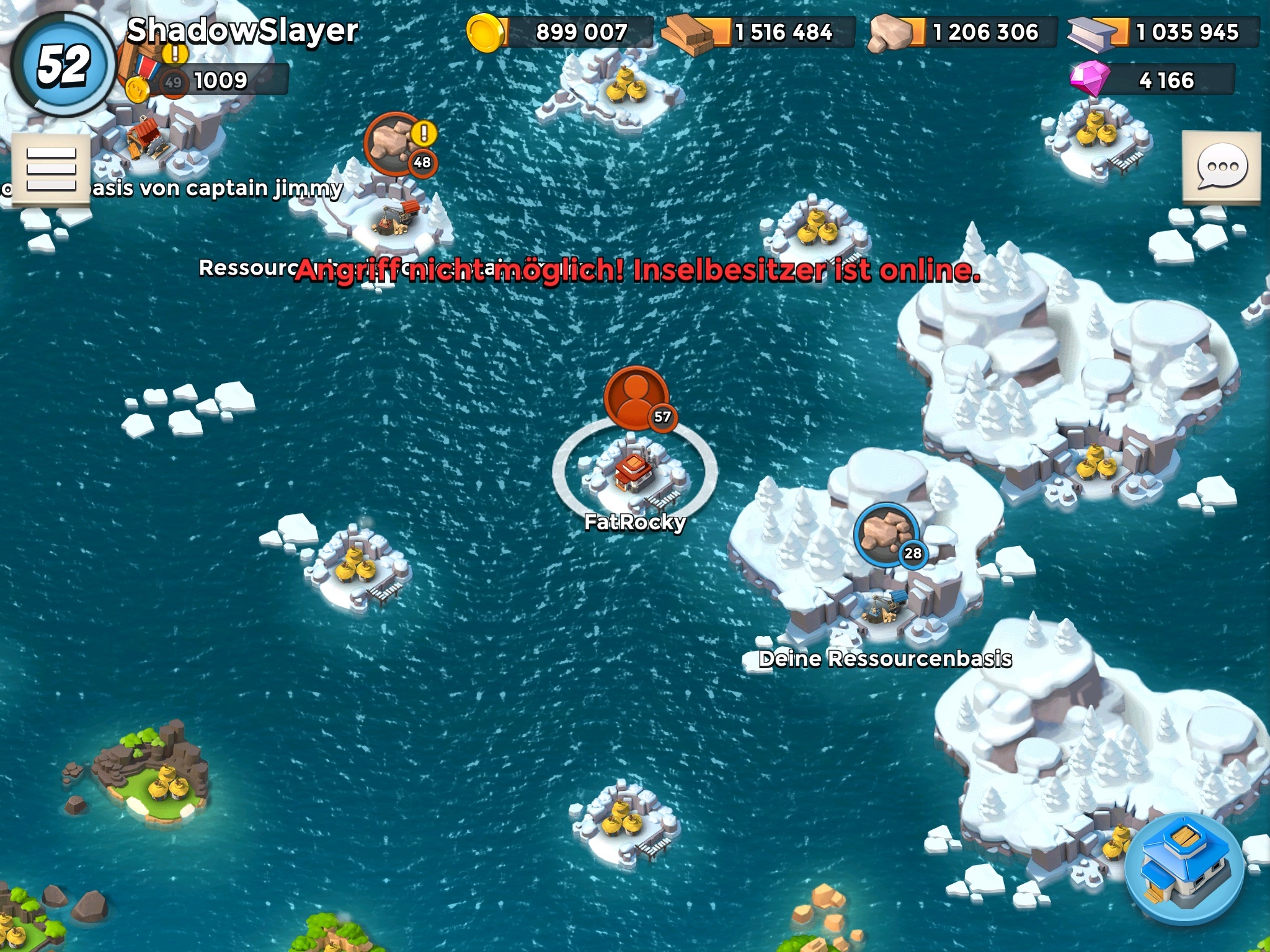Return to home base with blue building button
Viewport: 1270px width, 952px height.
click(1185, 868)
